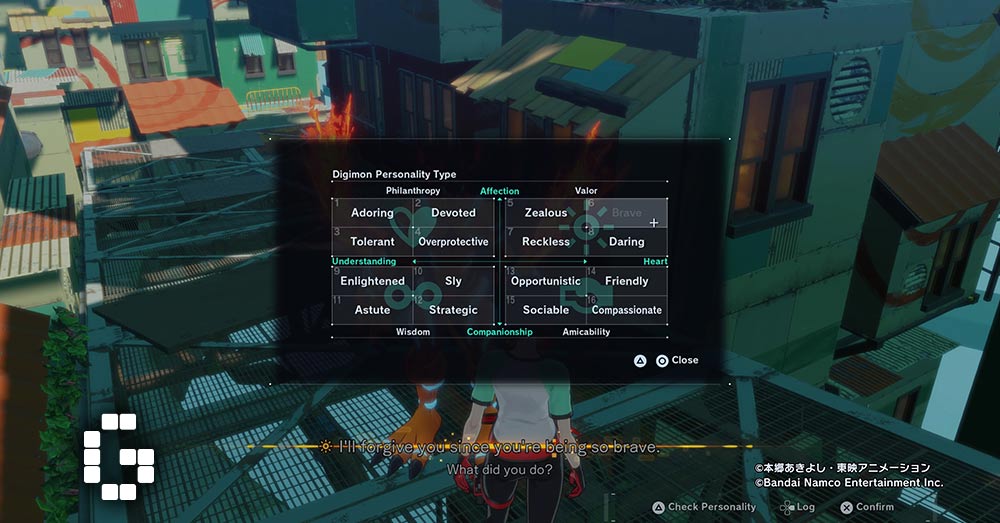Select the Enlightened personality type
Screen dimensions: 1000x523
[x=372, y=282]
